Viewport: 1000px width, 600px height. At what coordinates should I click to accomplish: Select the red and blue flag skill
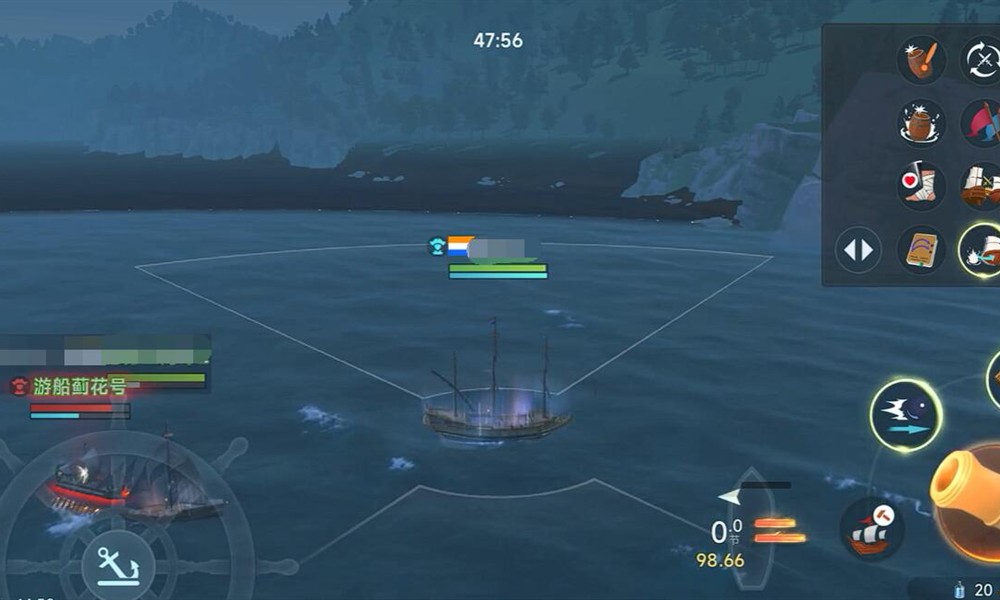(981, 123)
